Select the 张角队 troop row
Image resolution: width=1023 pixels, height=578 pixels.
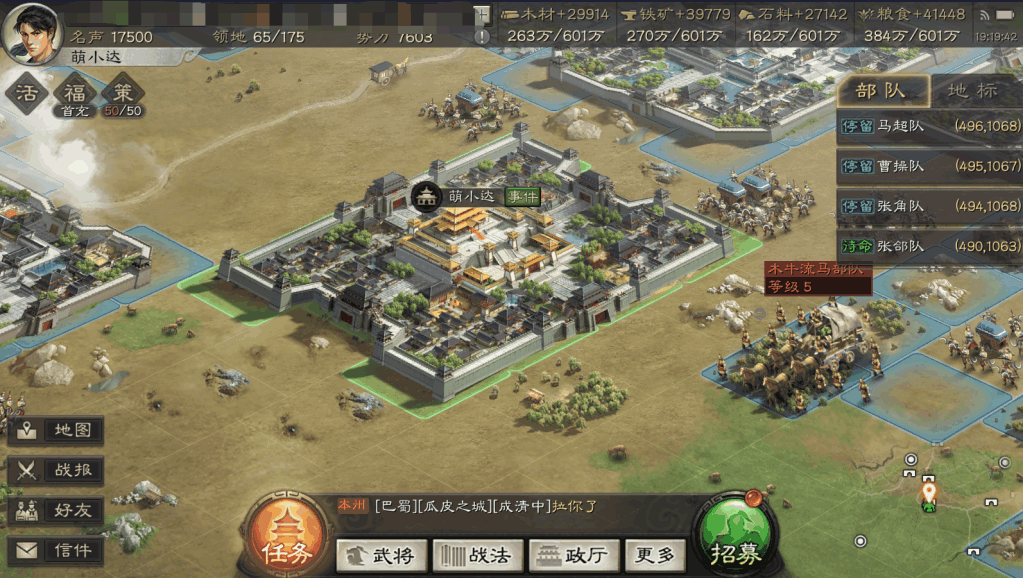point(929,206)
